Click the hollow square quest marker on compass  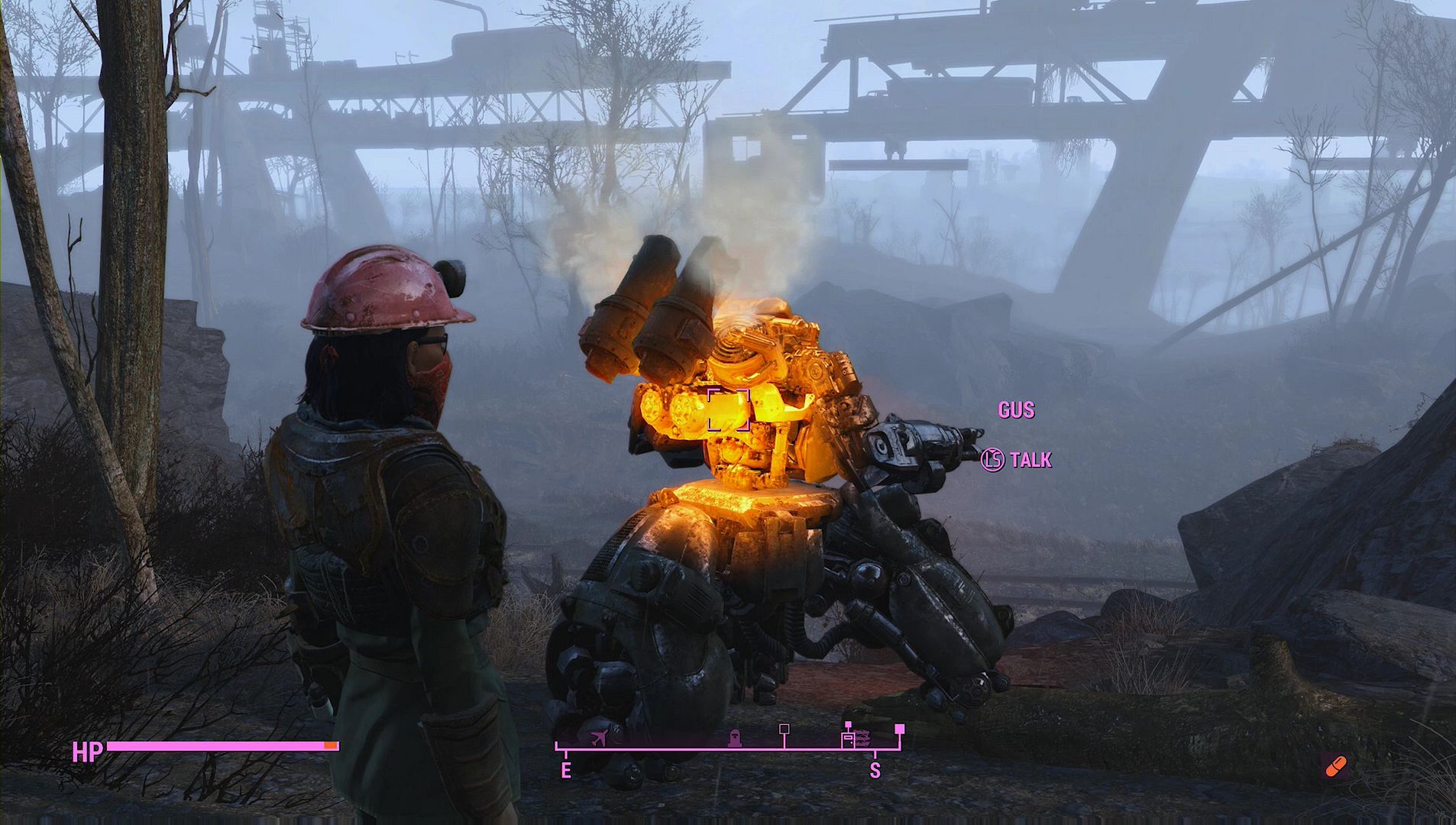(784, 729)
